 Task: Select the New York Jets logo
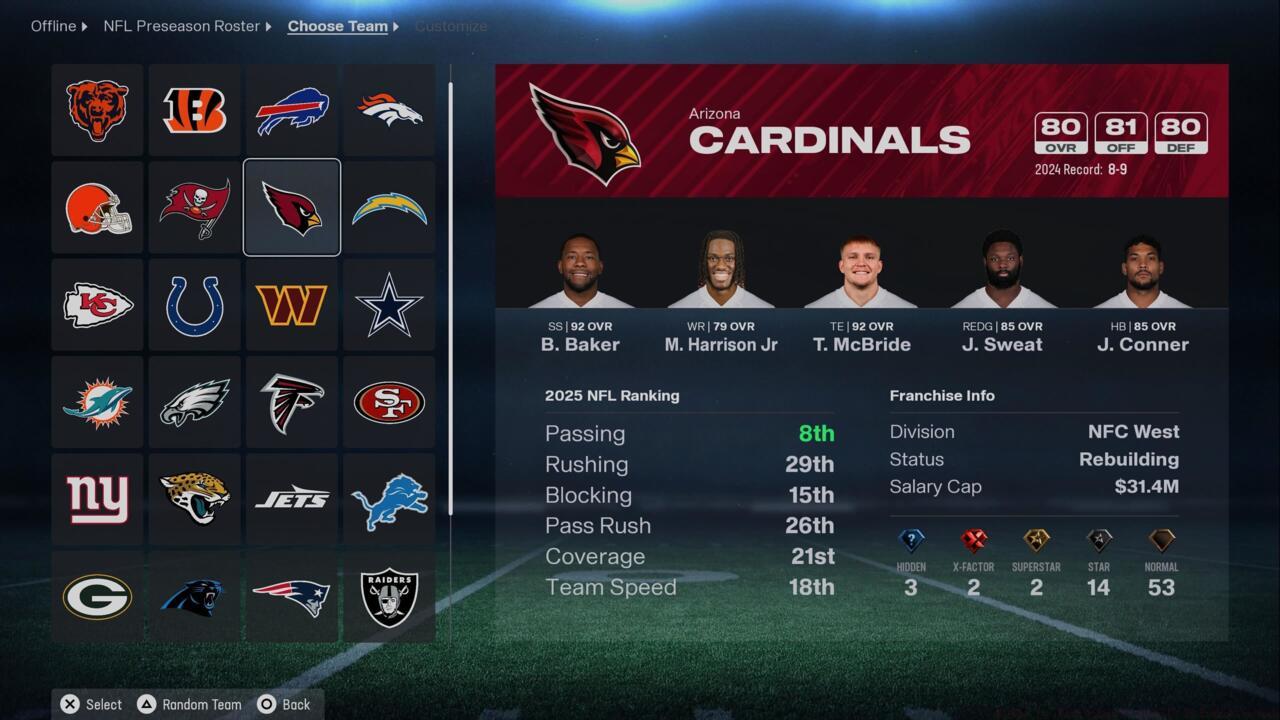coord(291,498)
